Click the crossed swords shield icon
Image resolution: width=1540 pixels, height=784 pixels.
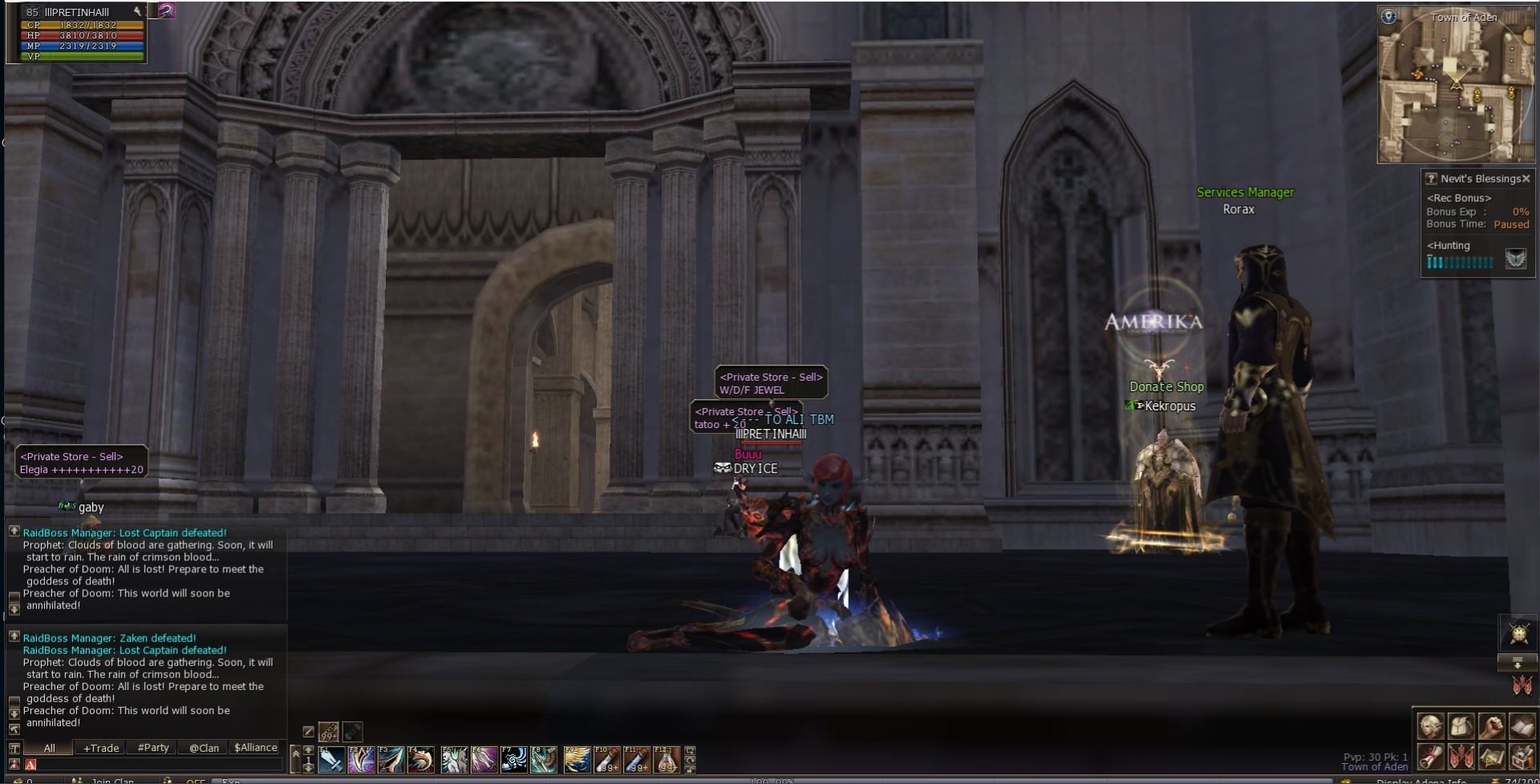pyautogui.click(x=1518, y=634)
